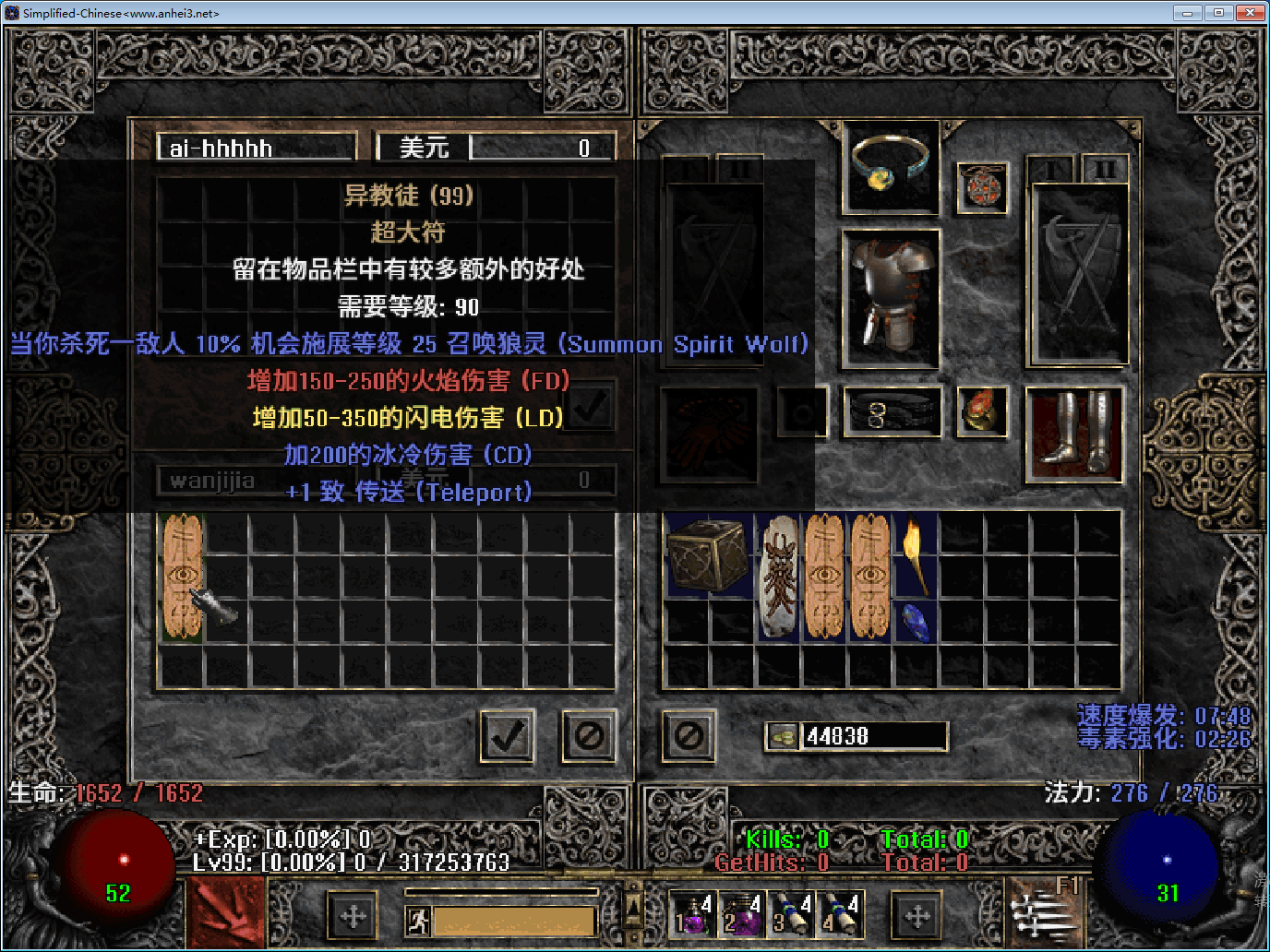Open the gold amount button
Viewport: 1270px width, 952px height.
click(783, 736)
